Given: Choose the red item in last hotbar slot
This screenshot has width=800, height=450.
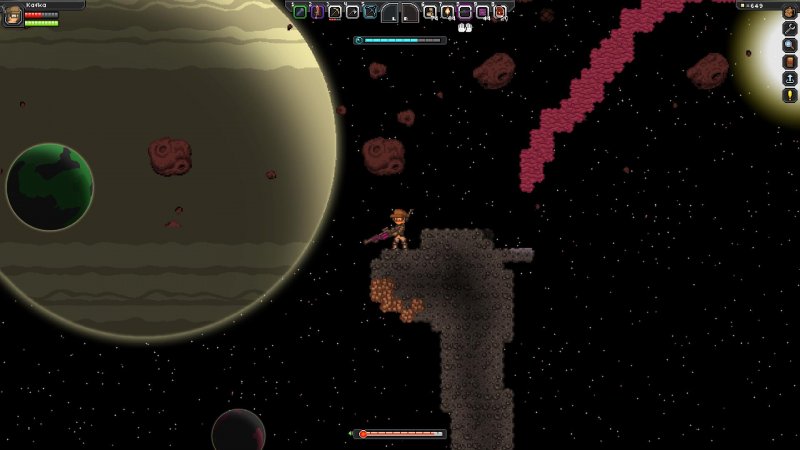Looking at the screenshot, I should (x=500, y=12).
